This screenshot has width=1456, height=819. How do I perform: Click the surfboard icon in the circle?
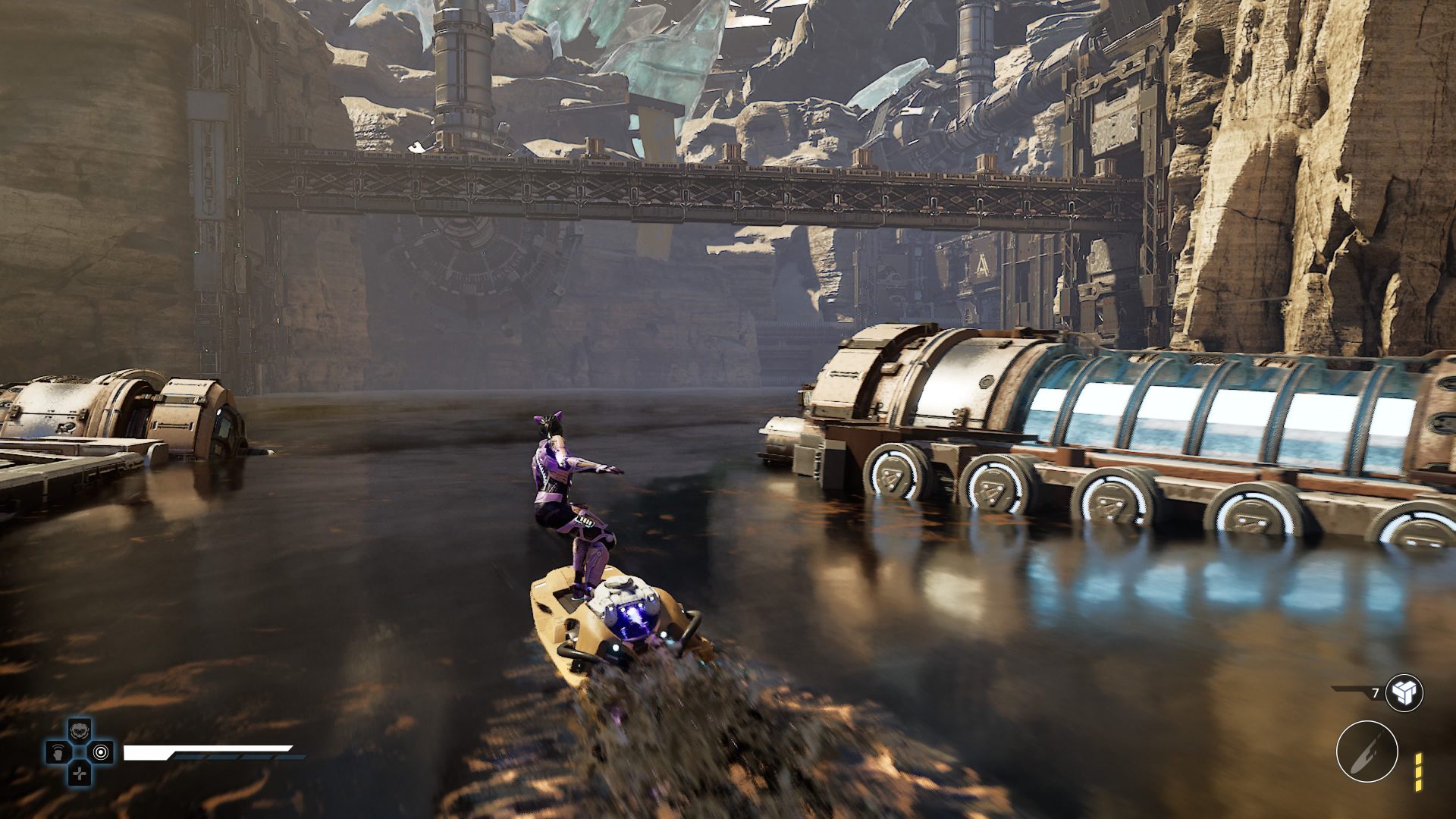tap(1367, 751)
